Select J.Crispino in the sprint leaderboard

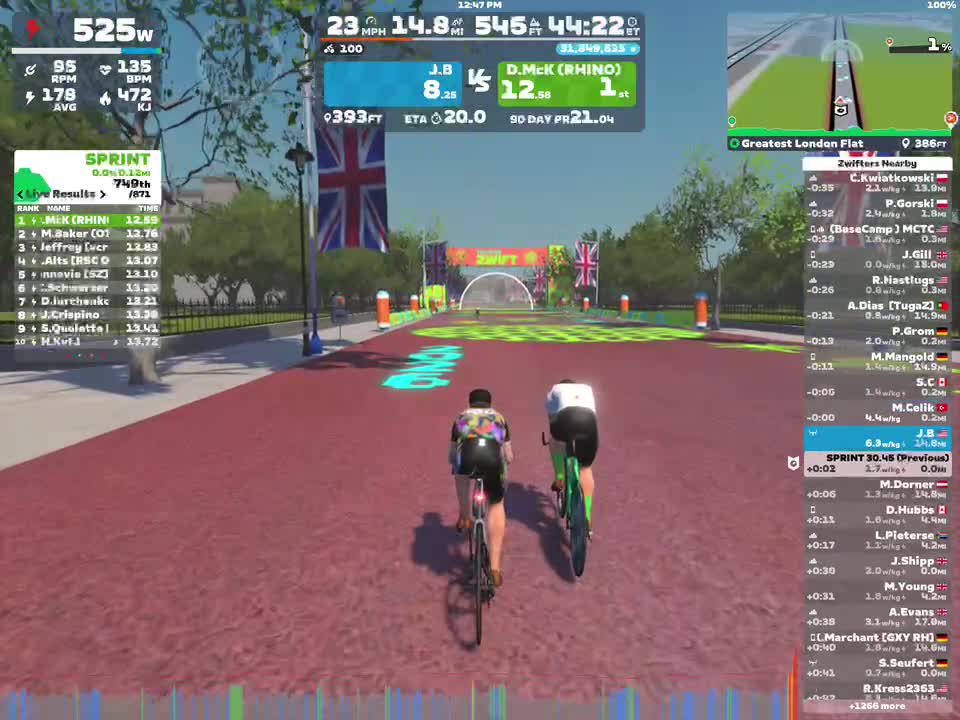(87, 314)
